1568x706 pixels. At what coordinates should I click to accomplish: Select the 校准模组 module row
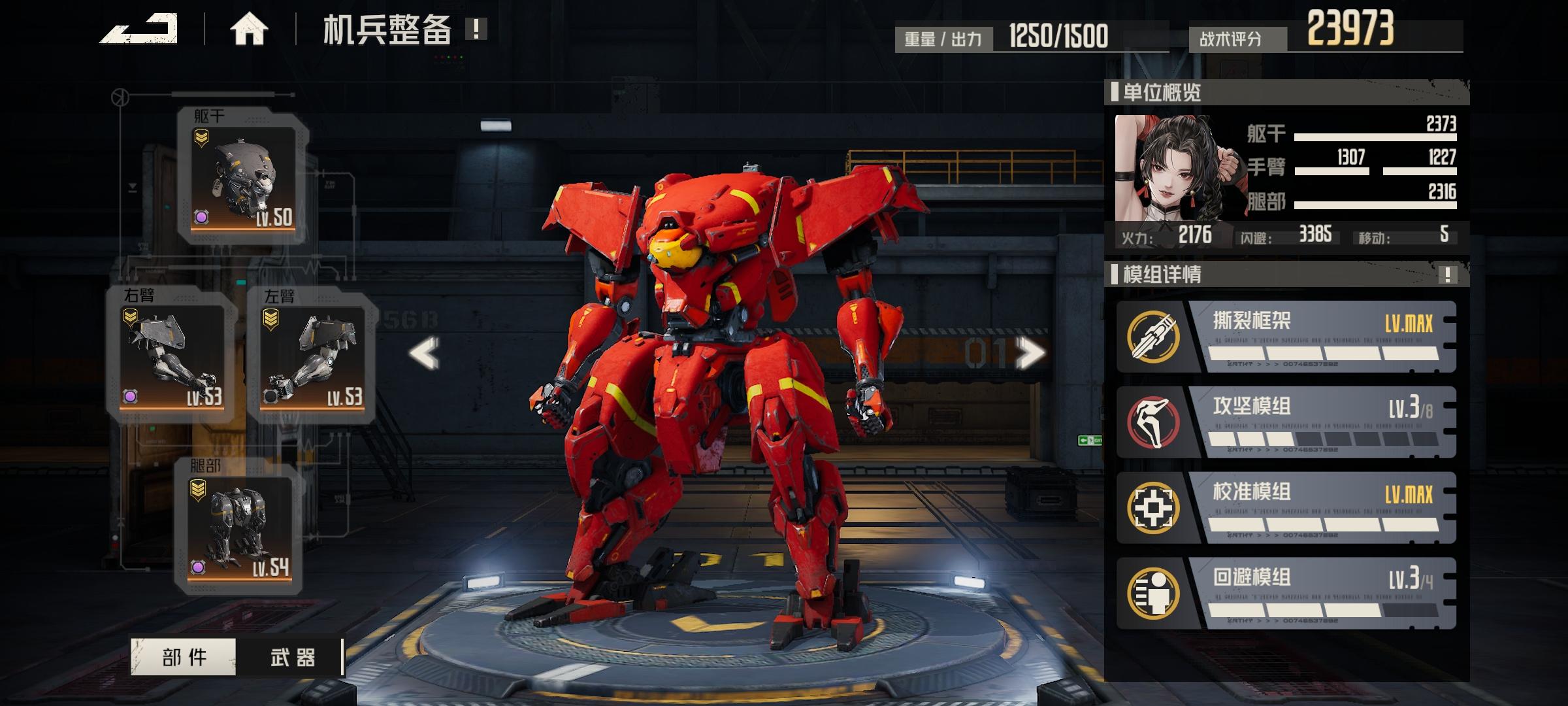[1286, 508]
